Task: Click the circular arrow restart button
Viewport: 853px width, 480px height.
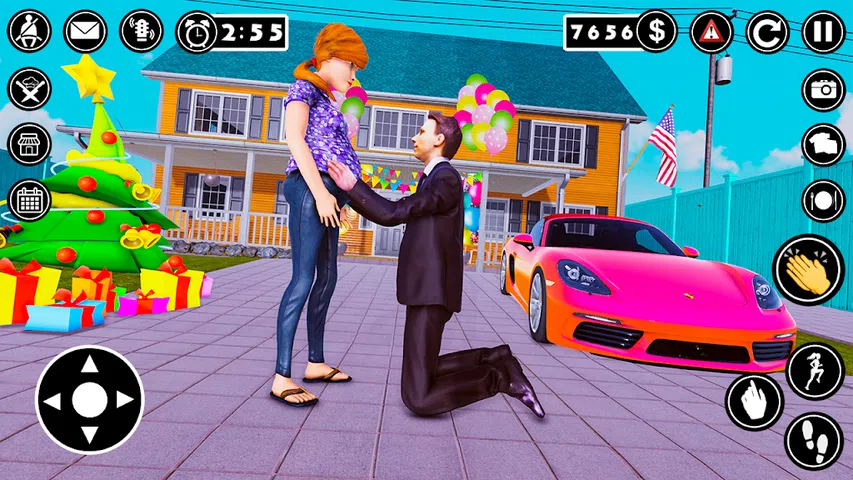Action: (767, 32)
